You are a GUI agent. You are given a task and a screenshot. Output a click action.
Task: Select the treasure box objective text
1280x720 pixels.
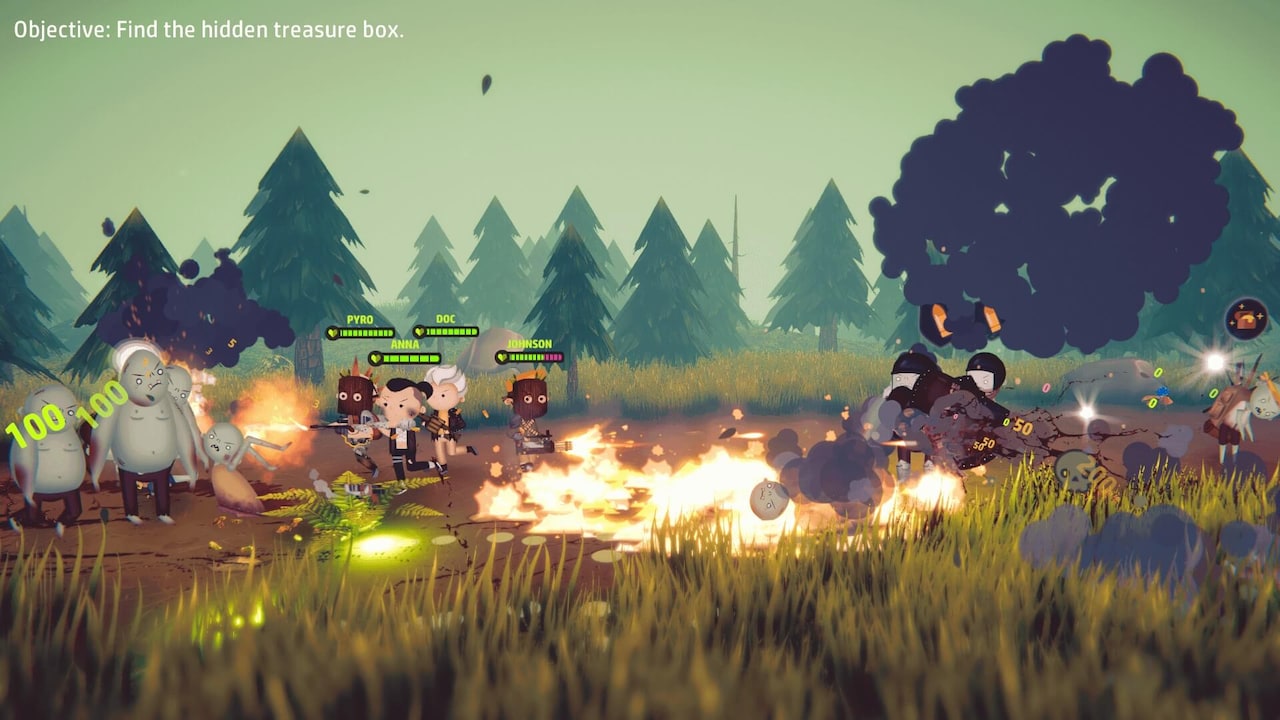(x=209, y=30)
